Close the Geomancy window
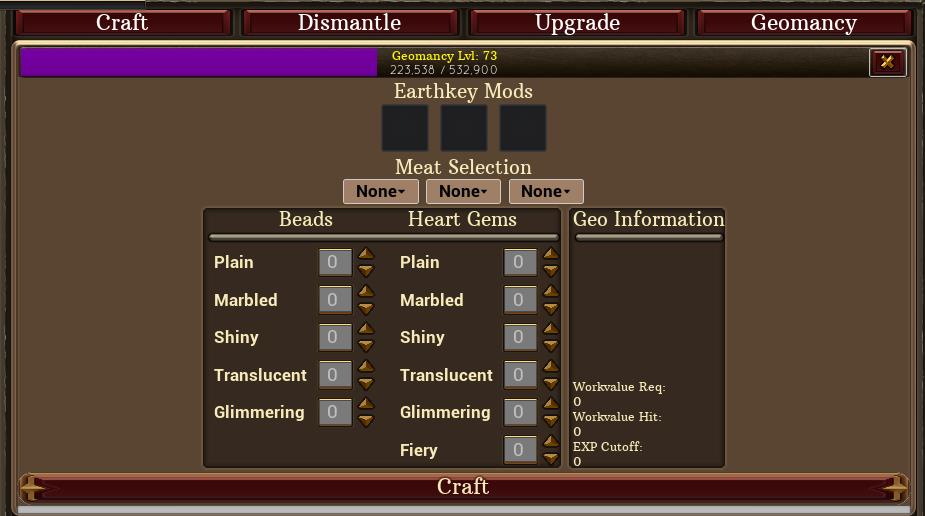 click(x=887, y=62)
